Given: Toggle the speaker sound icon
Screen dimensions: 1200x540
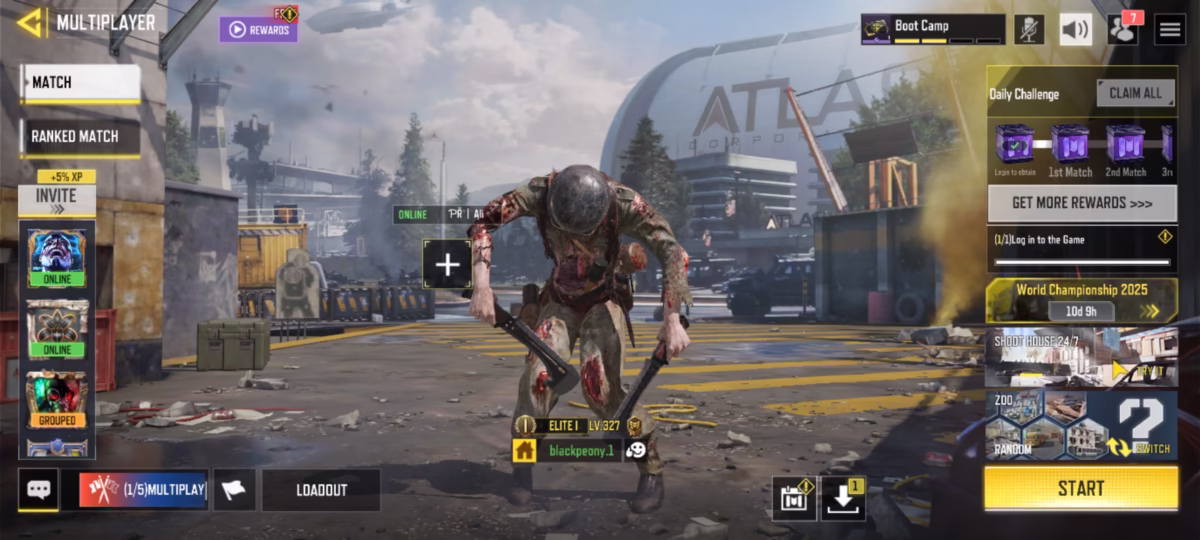Looking at the screenshot, I should point(1075,29).
